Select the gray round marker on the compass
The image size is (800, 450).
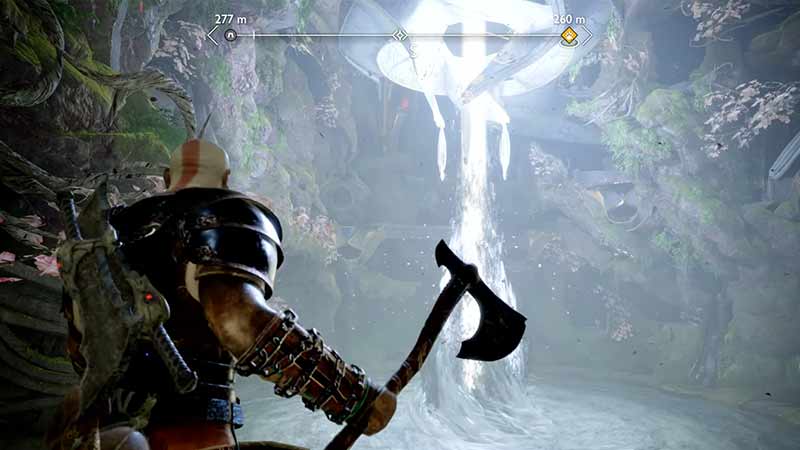231,35
